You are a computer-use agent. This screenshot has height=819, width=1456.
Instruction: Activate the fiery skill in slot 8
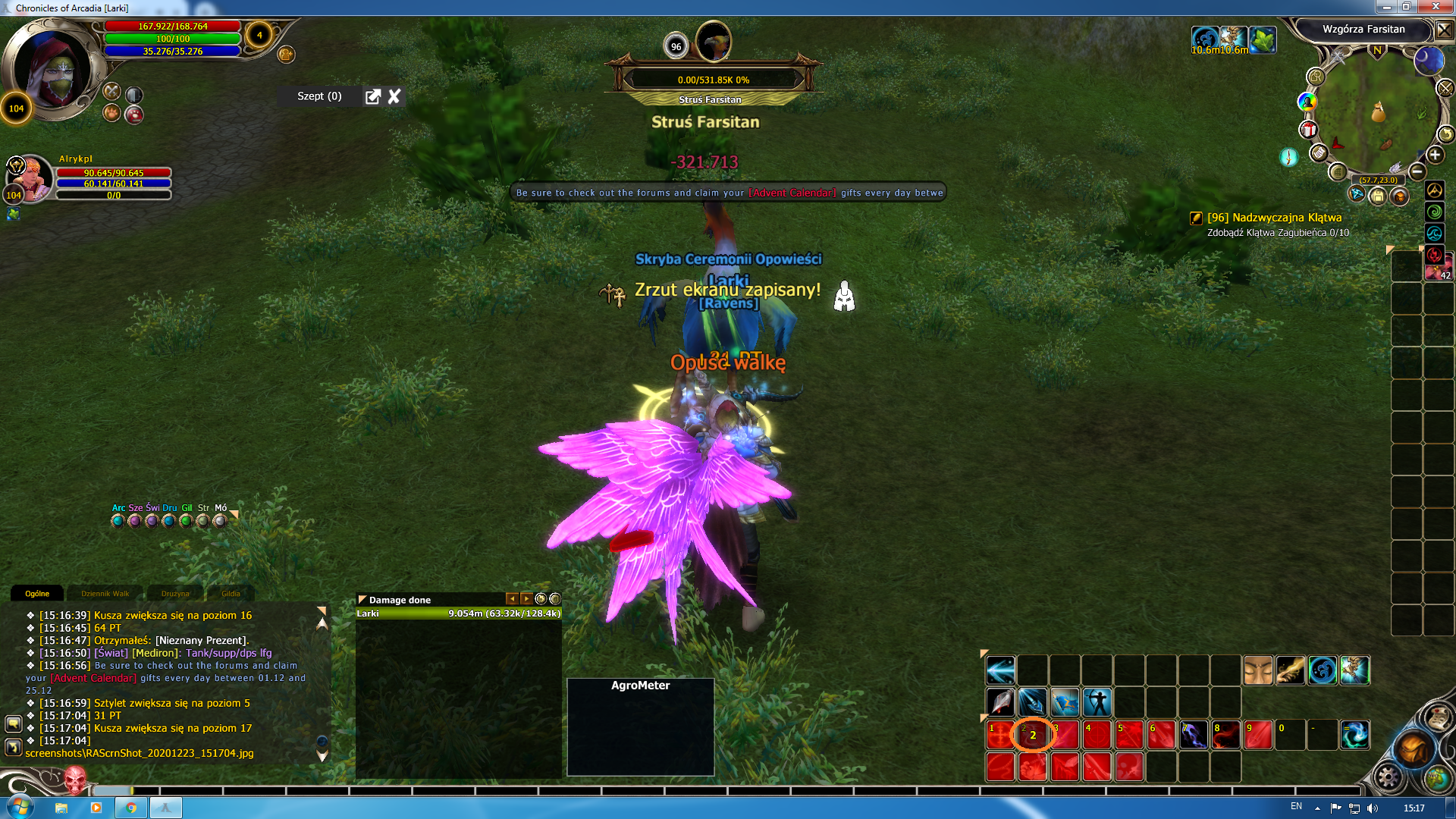coord(1225,735)
